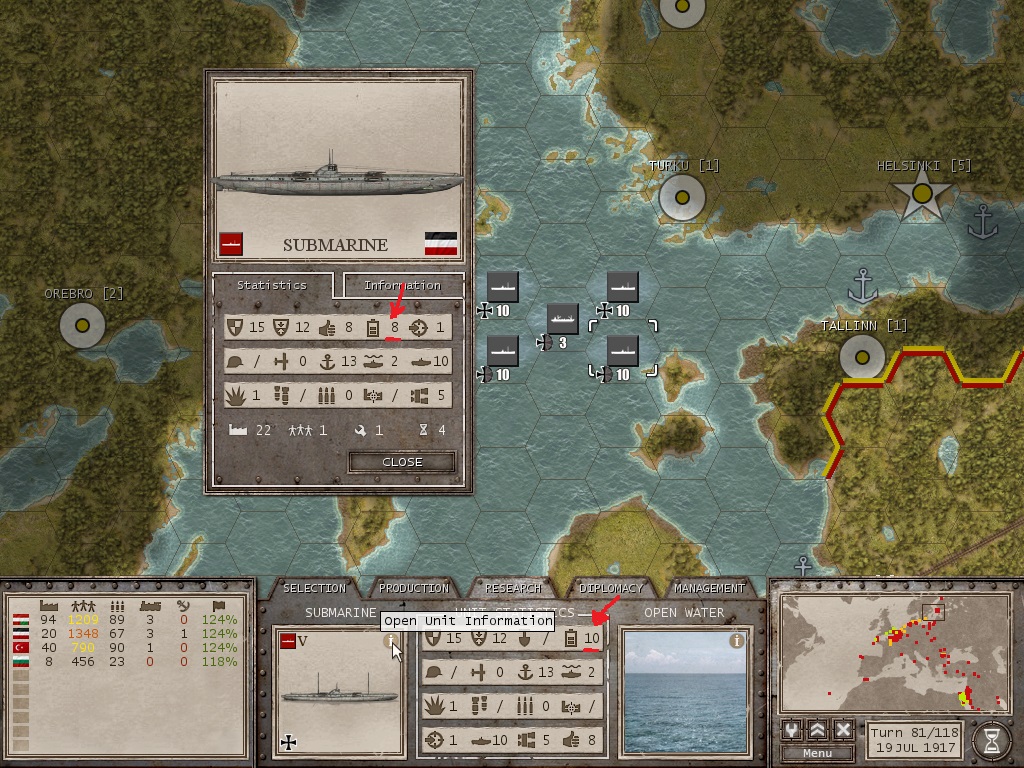The width and height of the screenshot is (1024, 768).
Task: Select the damaged submarine with strength 3
Action: 563,320
